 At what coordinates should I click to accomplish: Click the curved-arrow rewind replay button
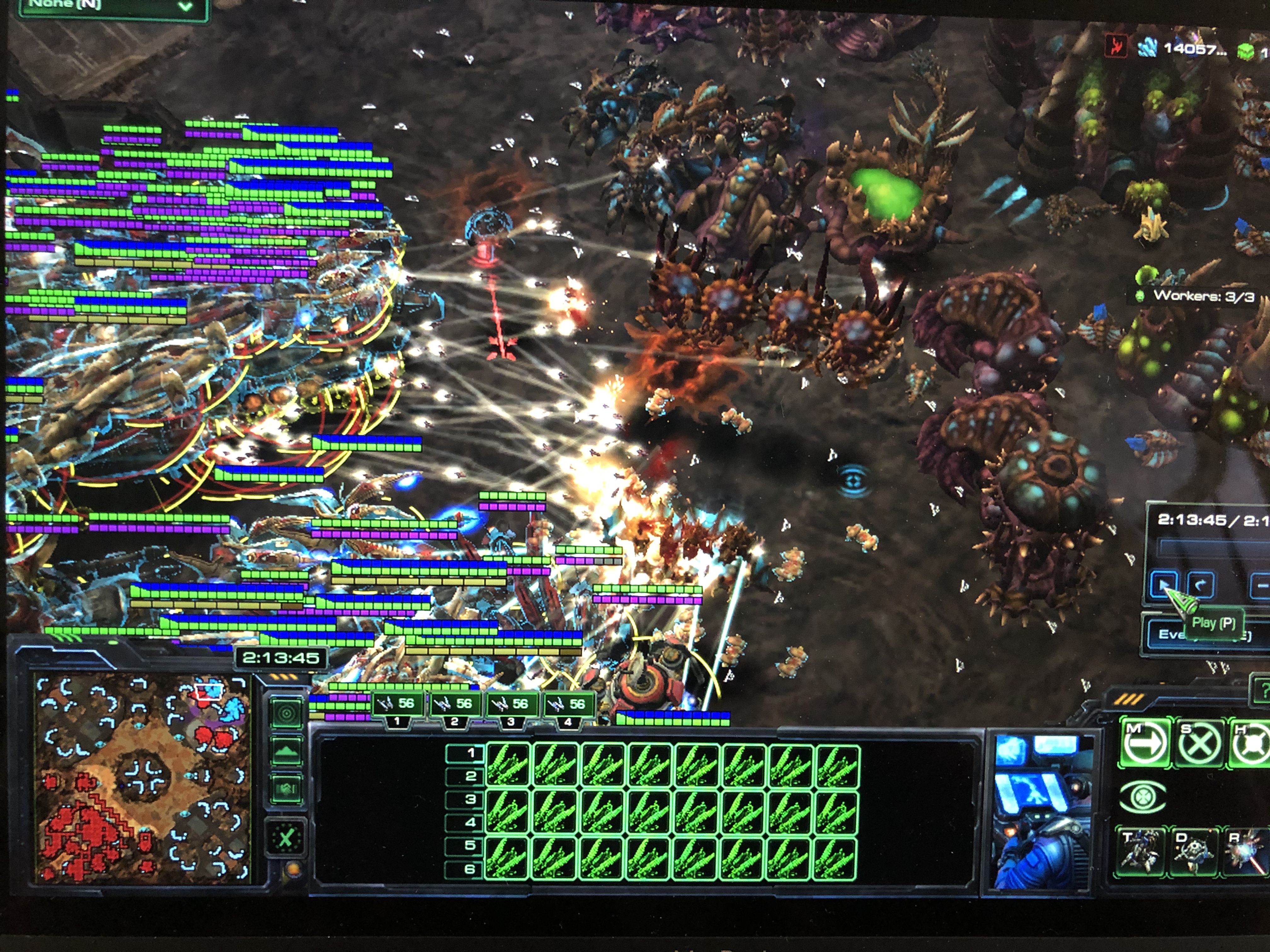pos(1200,584)
